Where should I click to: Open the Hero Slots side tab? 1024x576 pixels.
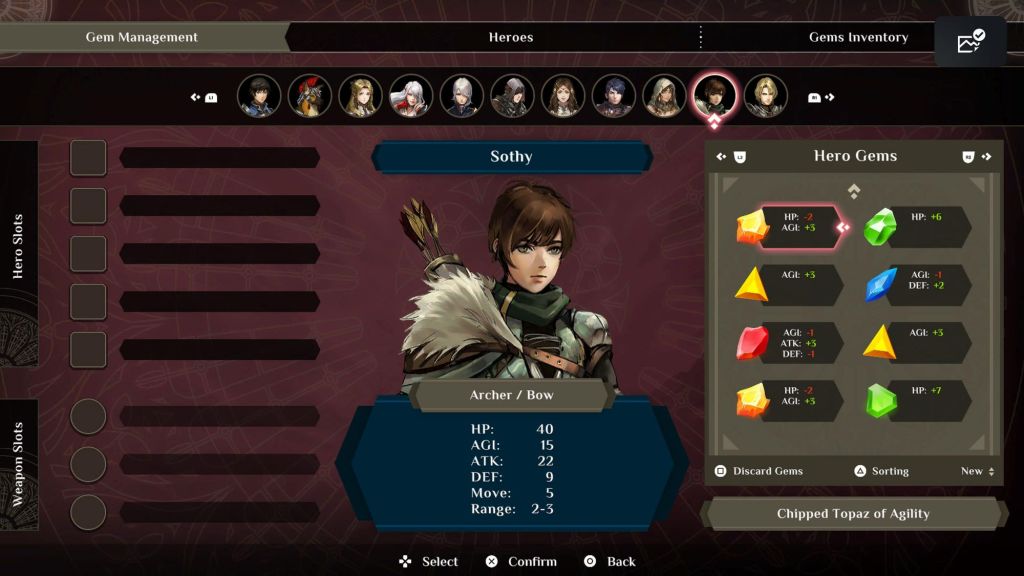[19, 246]
